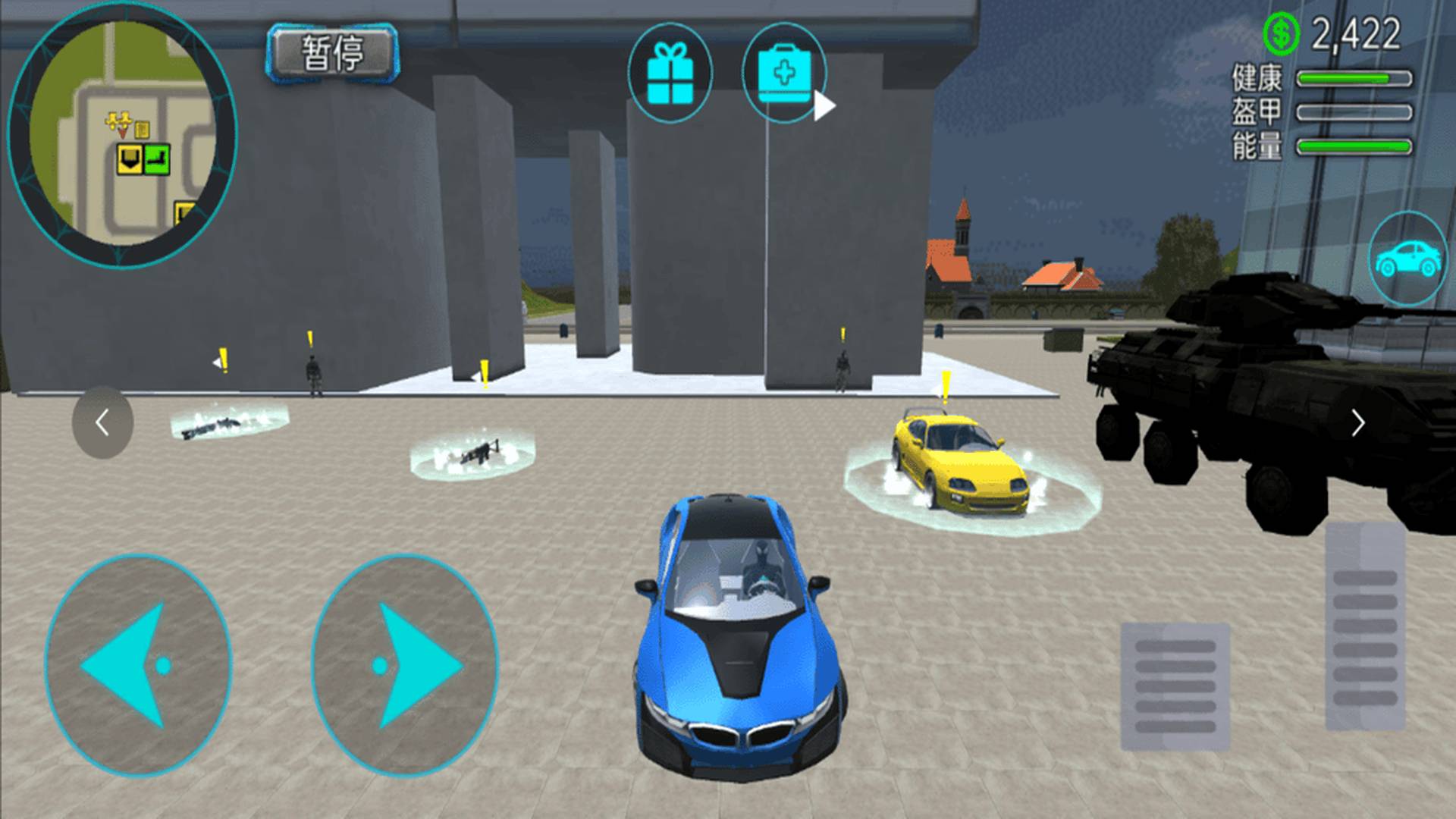
Task: Click the green dollar money icon
Action: (1281, 33)
